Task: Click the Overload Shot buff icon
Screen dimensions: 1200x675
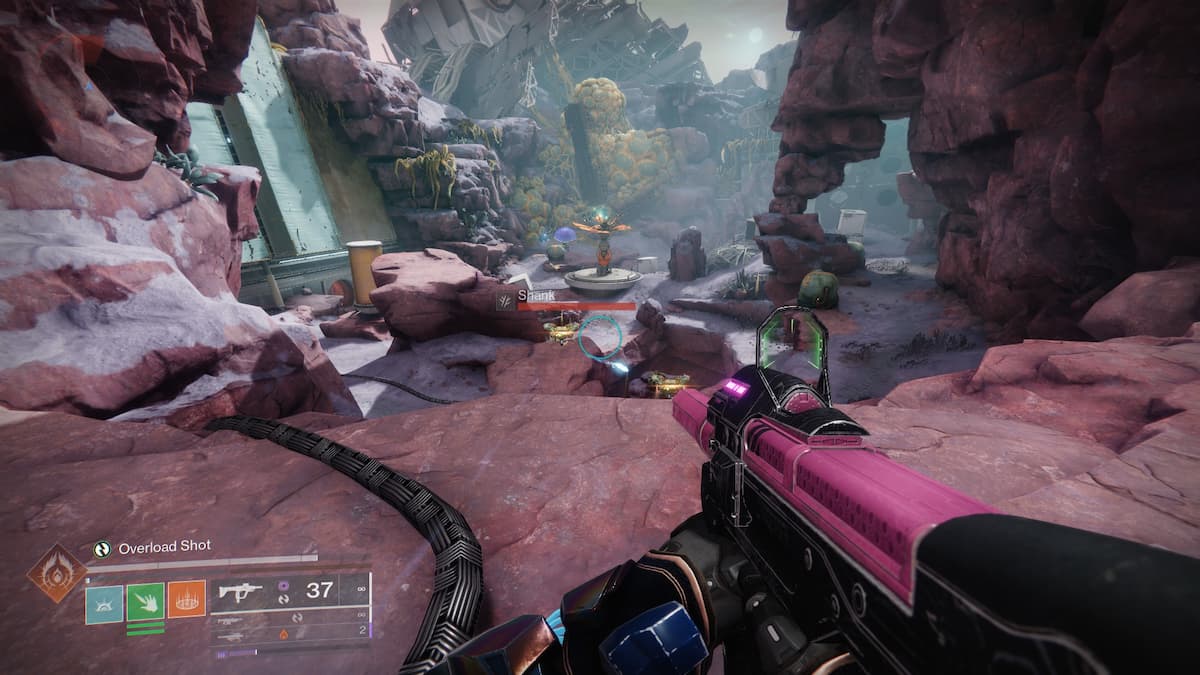Action: tap(101, 548)
